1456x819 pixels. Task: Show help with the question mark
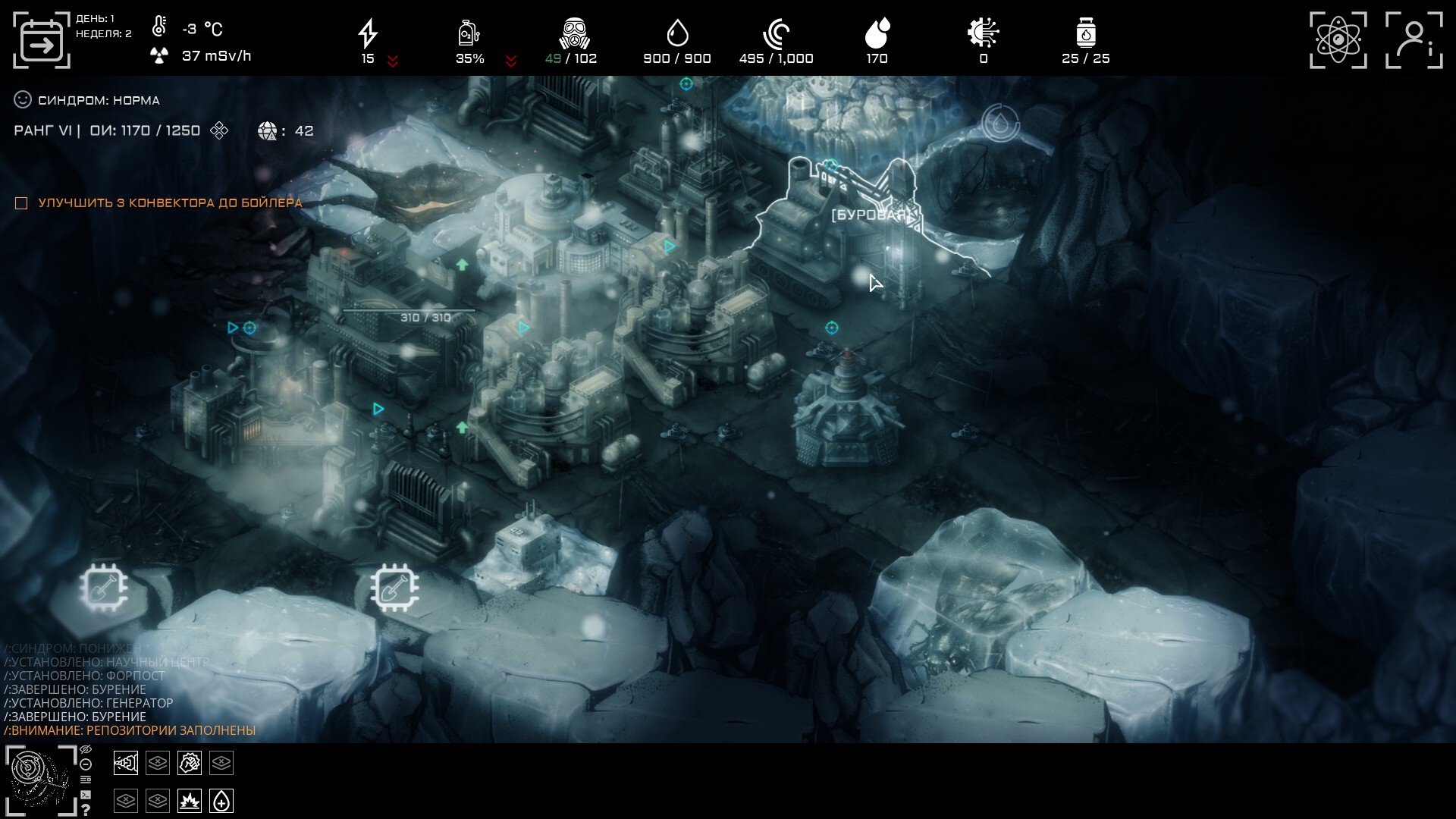tap(86, 810)
